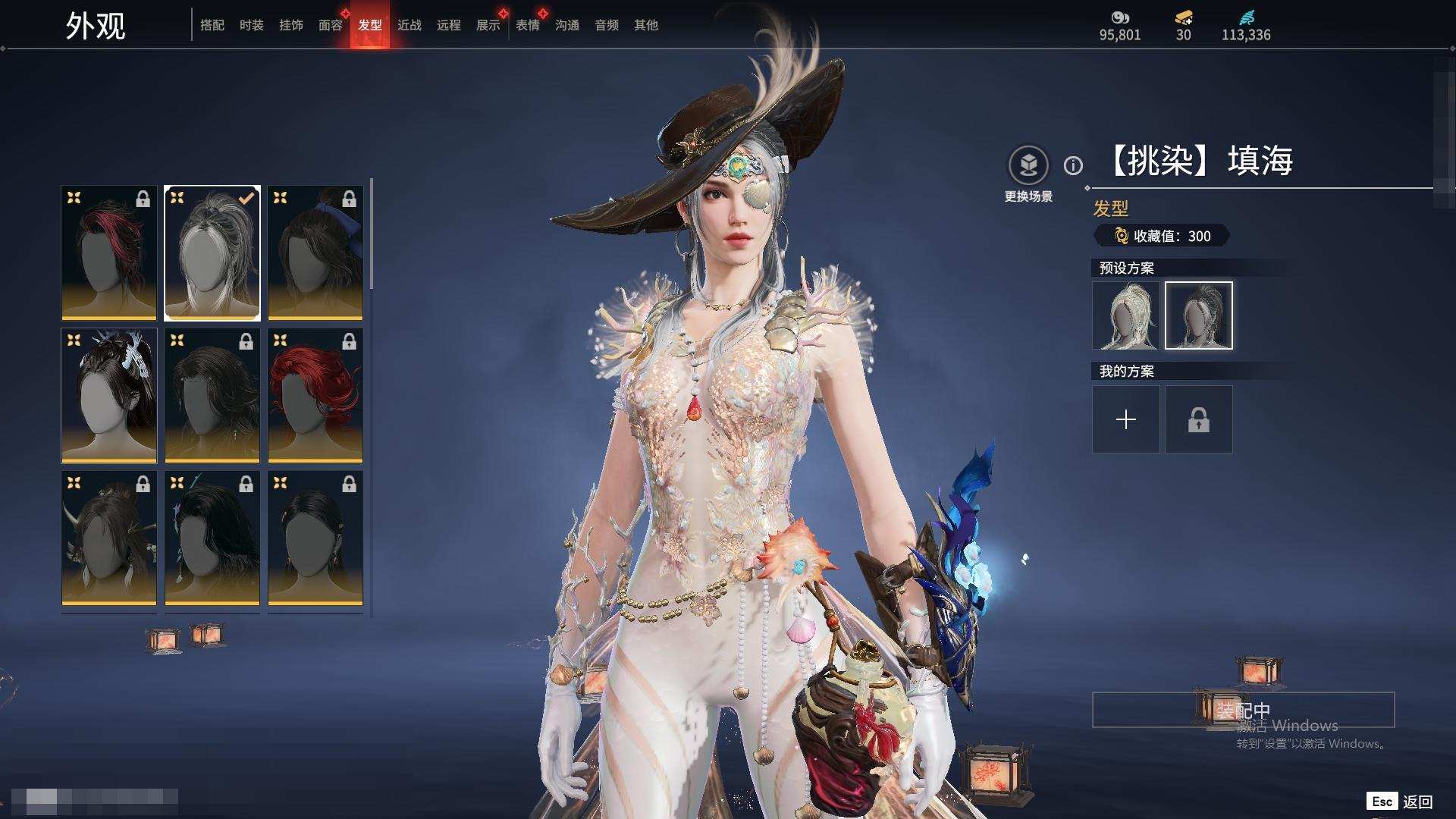Pick the hairstyle with white coral hairpiece
Viewport: 1456px width, 819px height.
(109, 395)
